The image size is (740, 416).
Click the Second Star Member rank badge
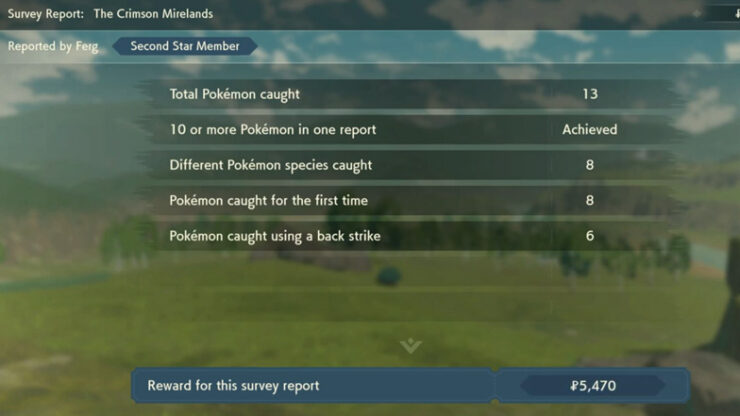click(184, 46)
